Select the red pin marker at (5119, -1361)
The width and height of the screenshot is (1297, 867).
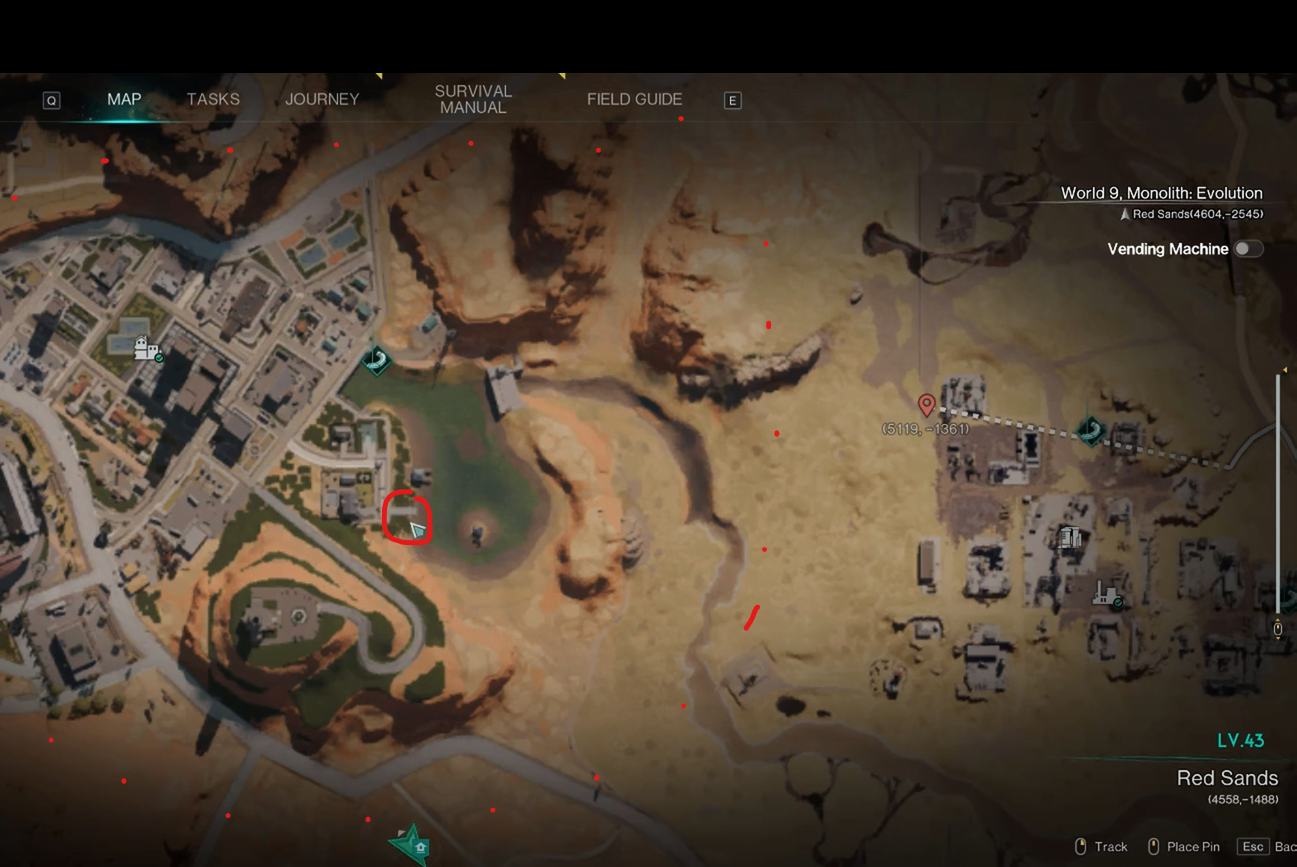[x=926, y=405]
